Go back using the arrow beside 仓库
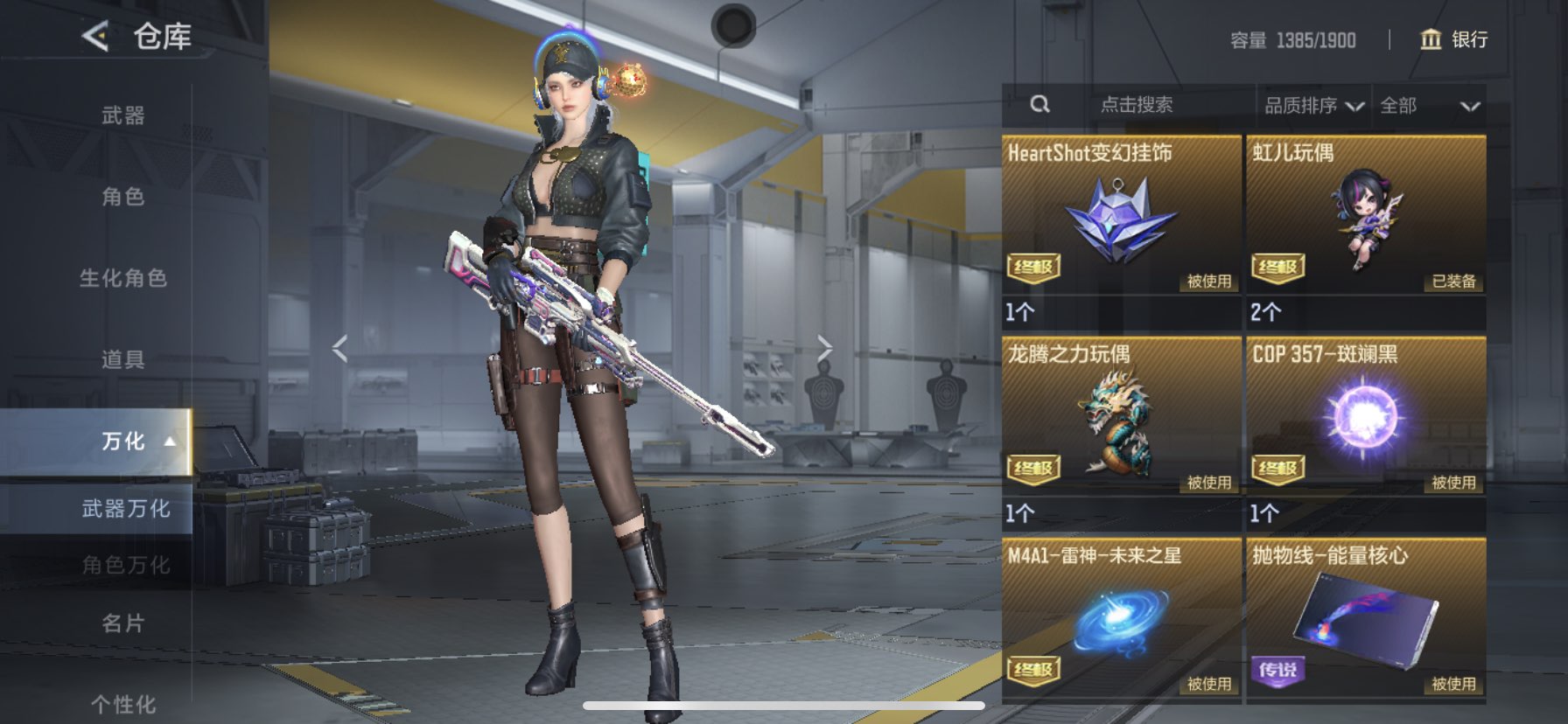Viewport: 1568px width, 724px height. 95,37
